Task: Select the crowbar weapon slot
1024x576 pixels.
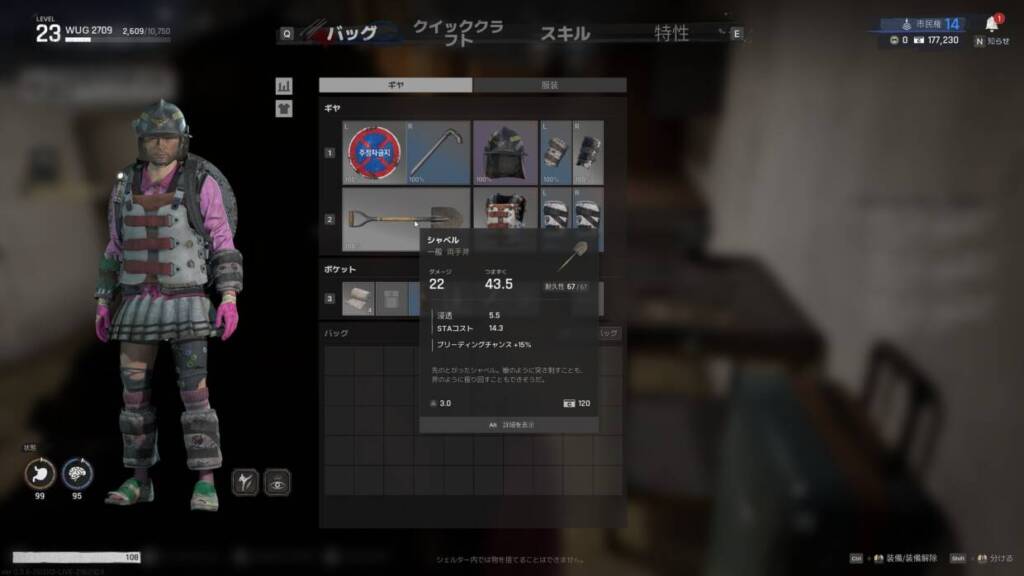Action: pyautogui.click(x=438, y=153)
